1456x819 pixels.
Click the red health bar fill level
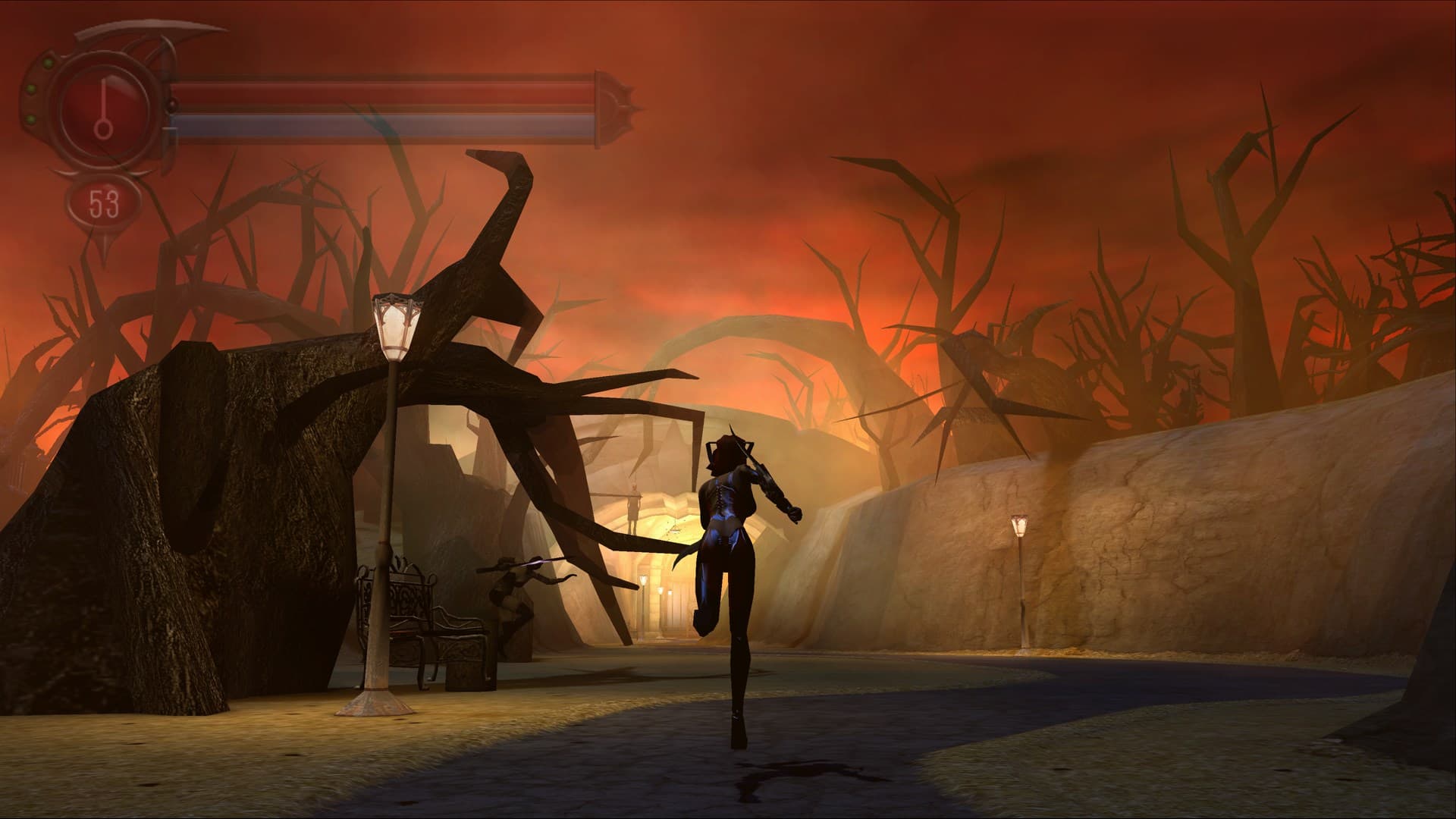coord(341,91)
